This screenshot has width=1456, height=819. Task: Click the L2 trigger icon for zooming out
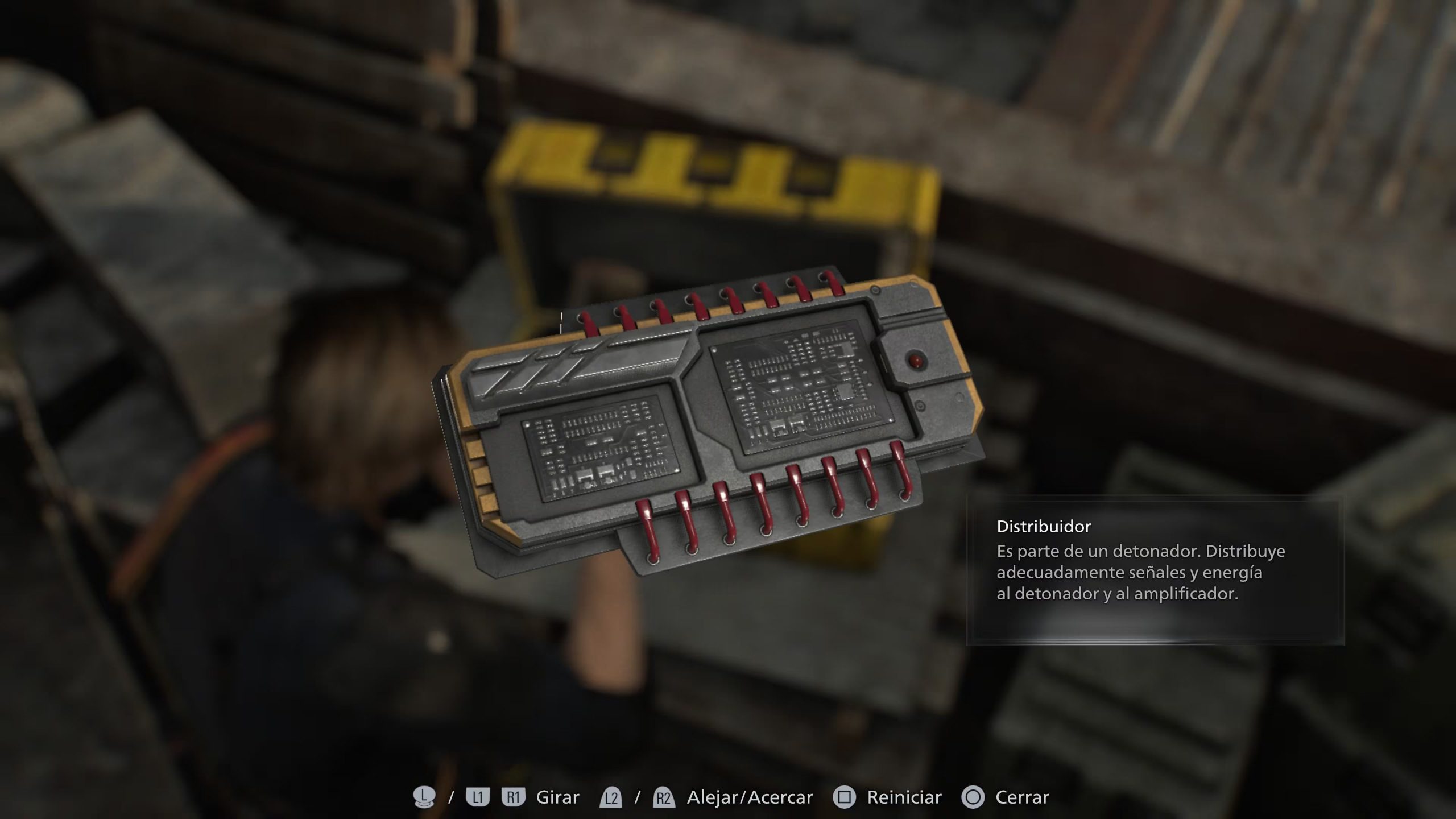(611, 796)
